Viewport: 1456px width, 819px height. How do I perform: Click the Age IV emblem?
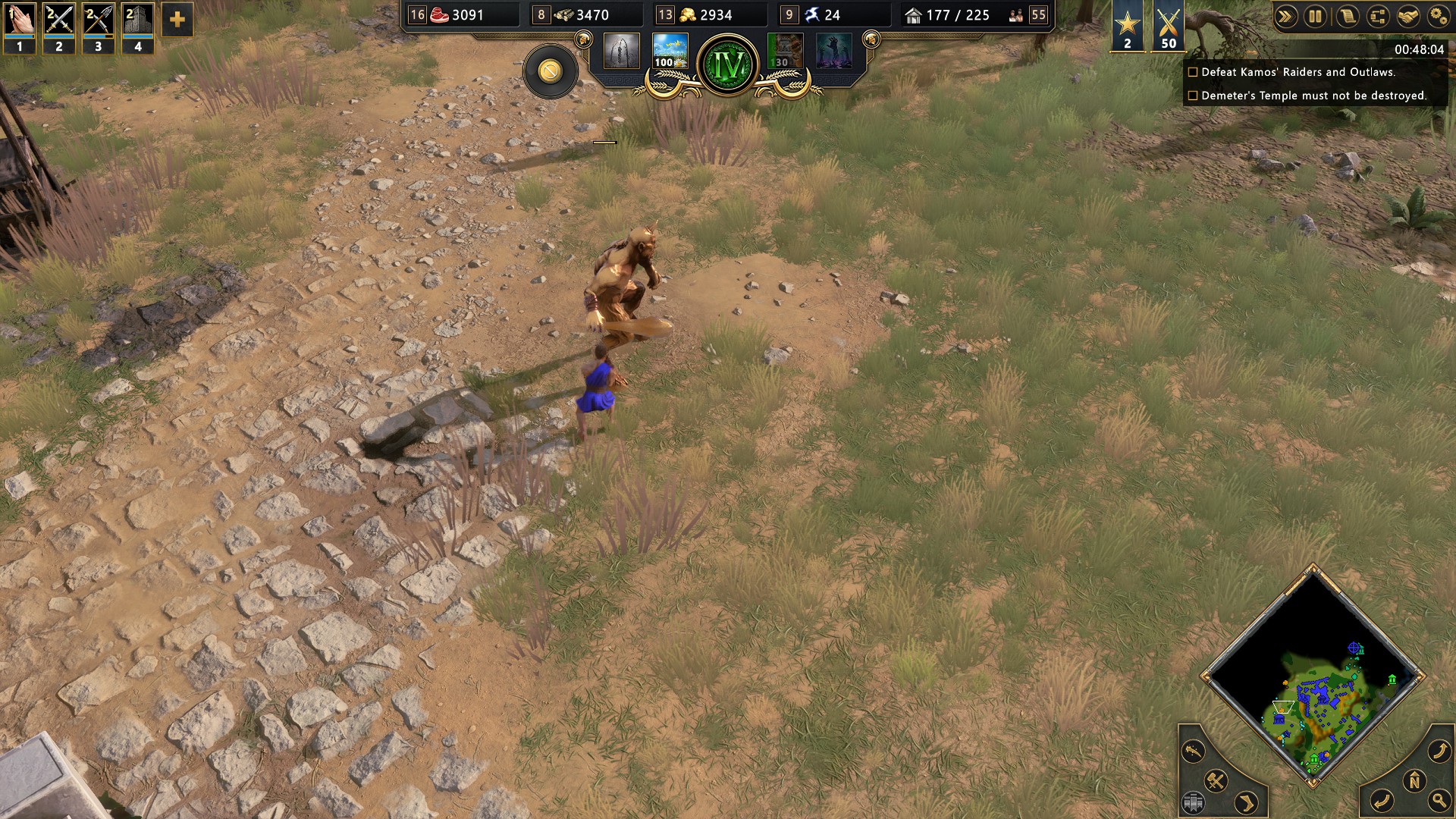(x=728, y=65)
